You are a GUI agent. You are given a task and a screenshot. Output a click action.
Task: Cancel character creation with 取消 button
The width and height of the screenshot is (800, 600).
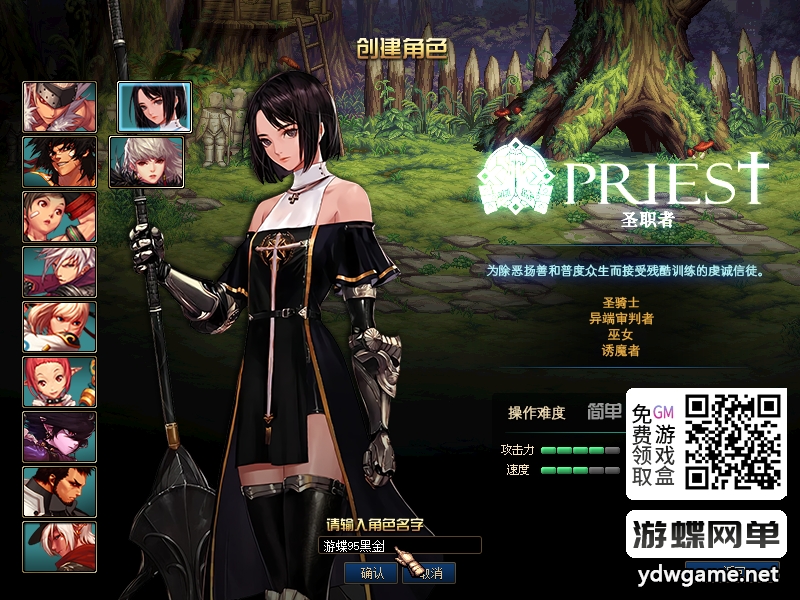[x=430, y=573]
